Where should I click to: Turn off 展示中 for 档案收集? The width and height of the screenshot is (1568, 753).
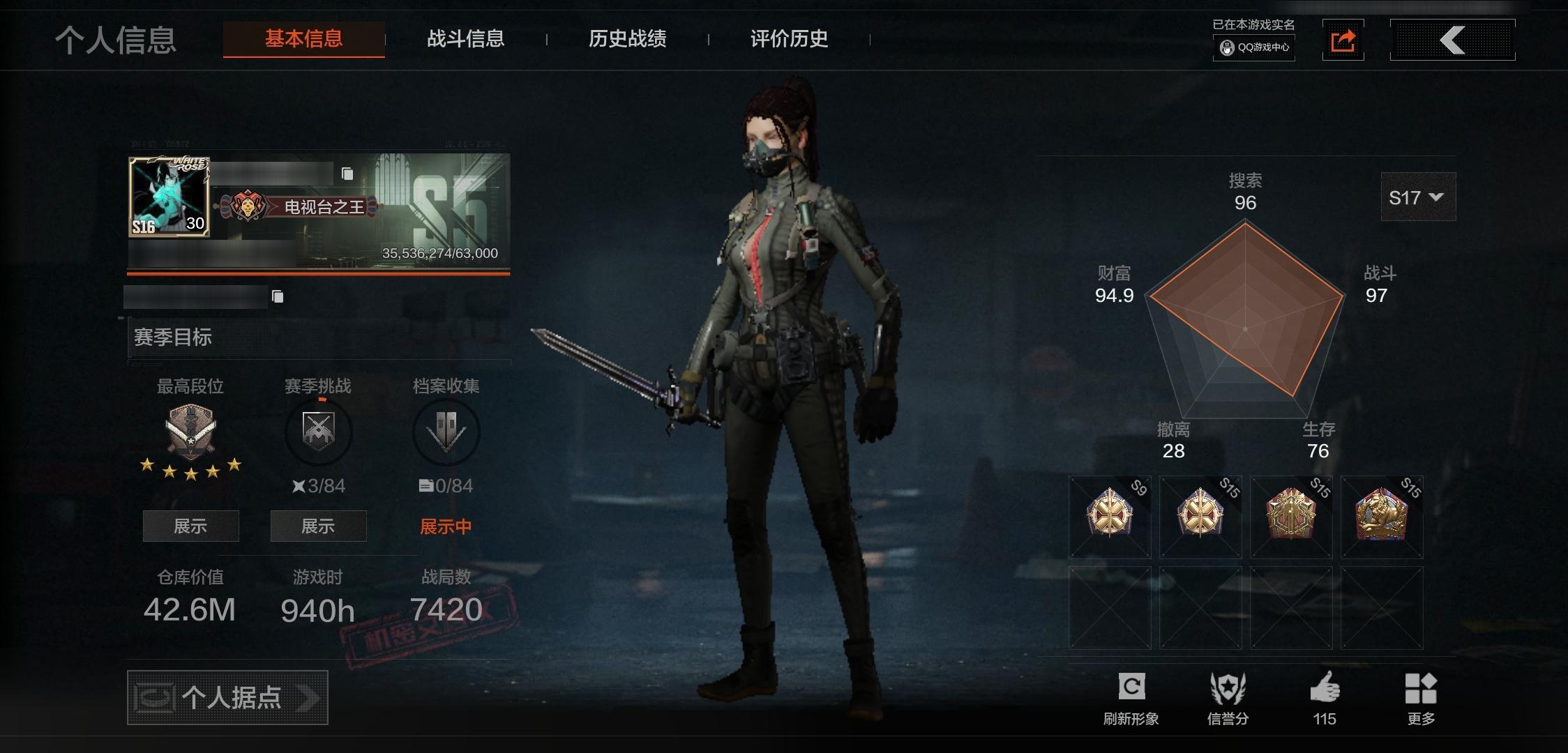[444, 526]
